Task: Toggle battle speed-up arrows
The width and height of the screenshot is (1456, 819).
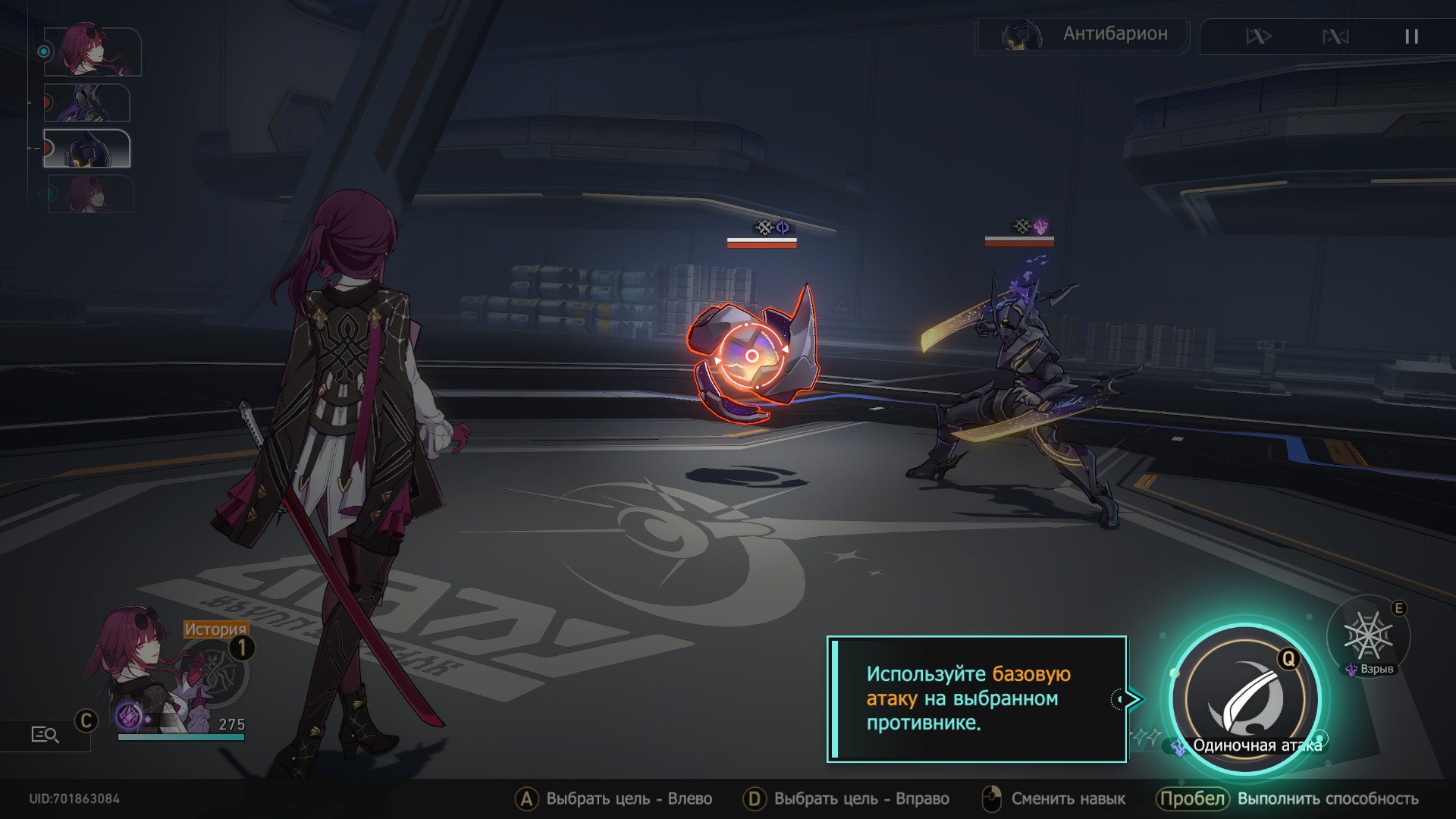Action: [1259, 36]
